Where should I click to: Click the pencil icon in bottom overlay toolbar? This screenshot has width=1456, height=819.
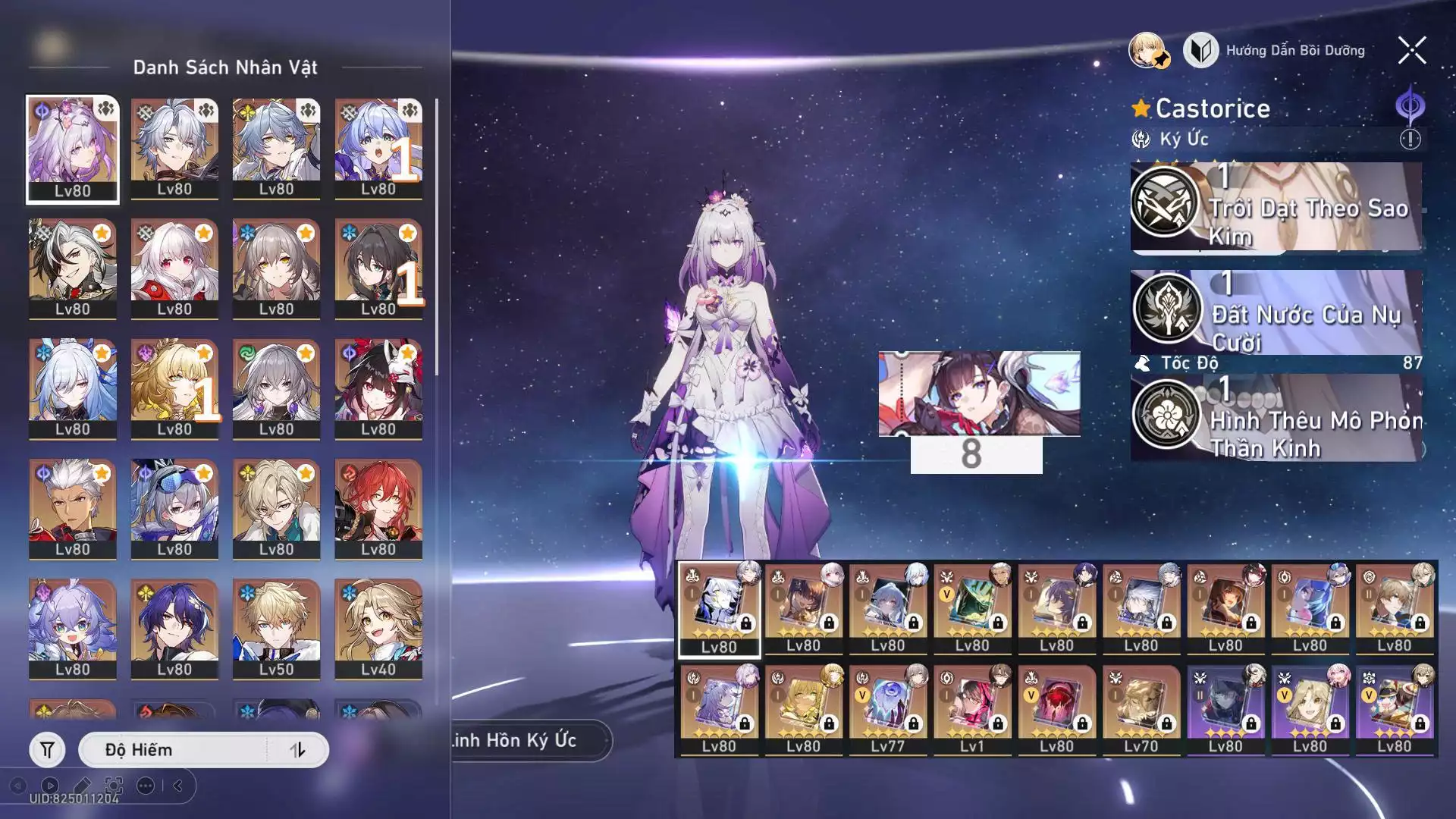(x=82, y=786)
